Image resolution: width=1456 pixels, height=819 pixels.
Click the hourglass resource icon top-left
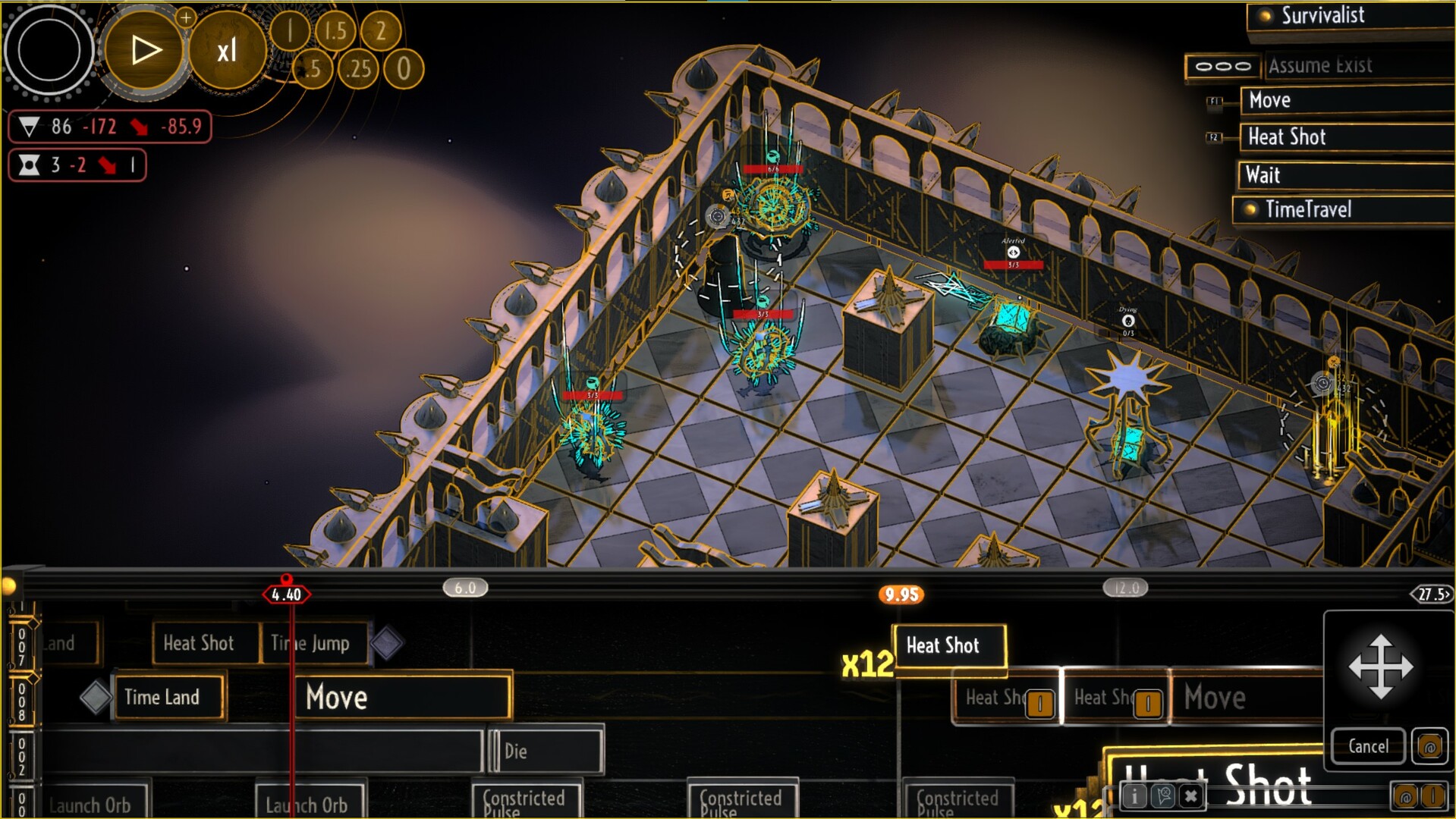tap(28, 165)
